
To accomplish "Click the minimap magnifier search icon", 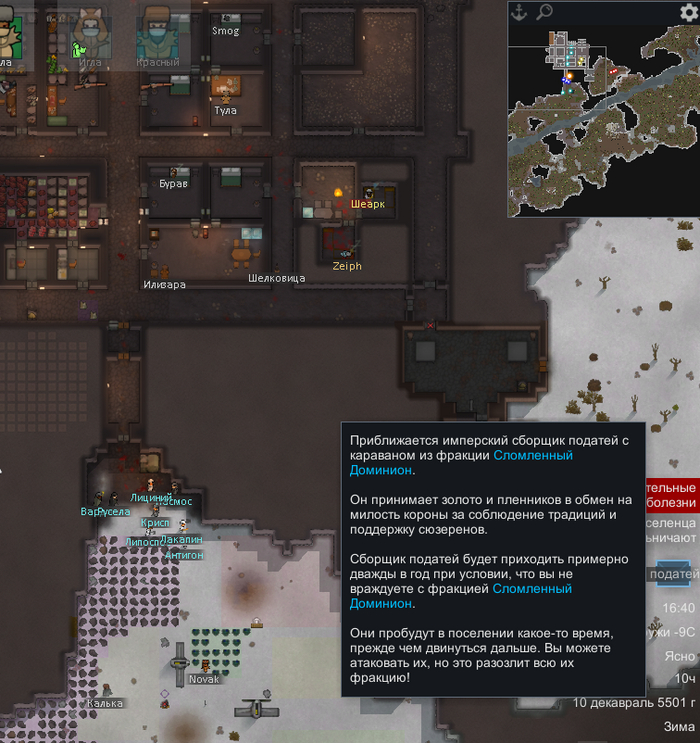I will click(544, 12).
